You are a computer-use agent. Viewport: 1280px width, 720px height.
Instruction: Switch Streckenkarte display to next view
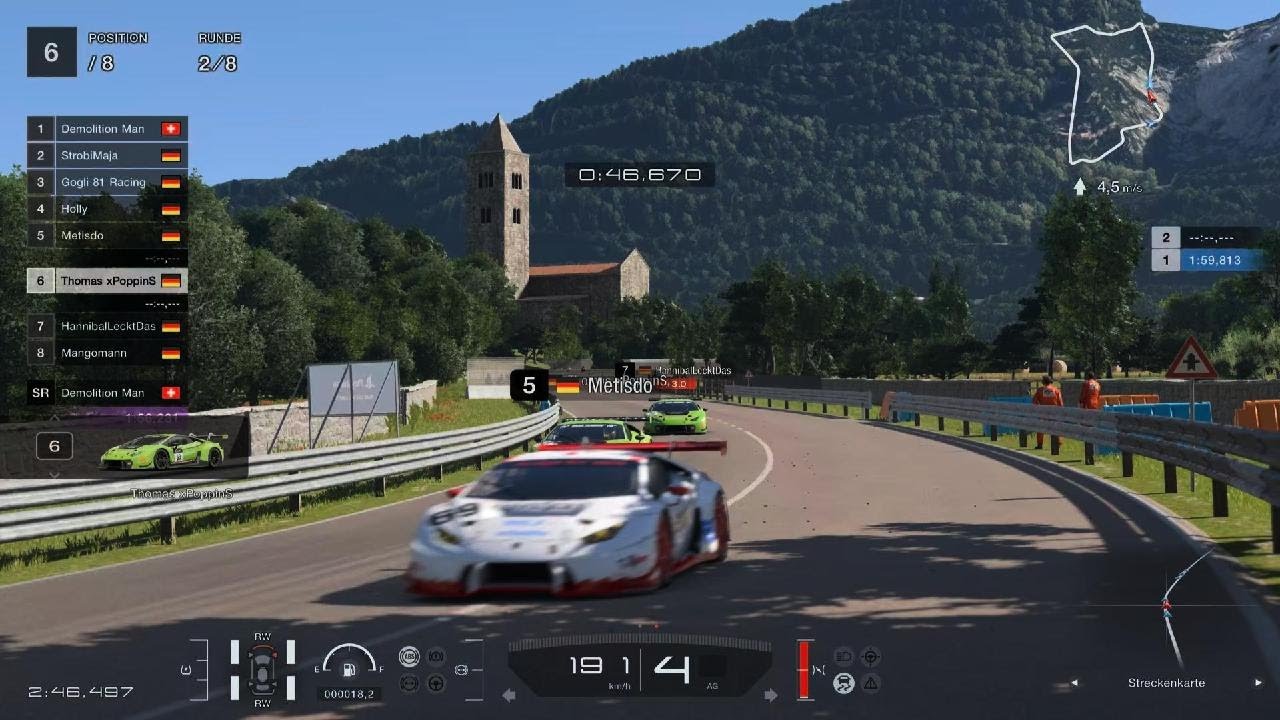(x=1258, y=683)
